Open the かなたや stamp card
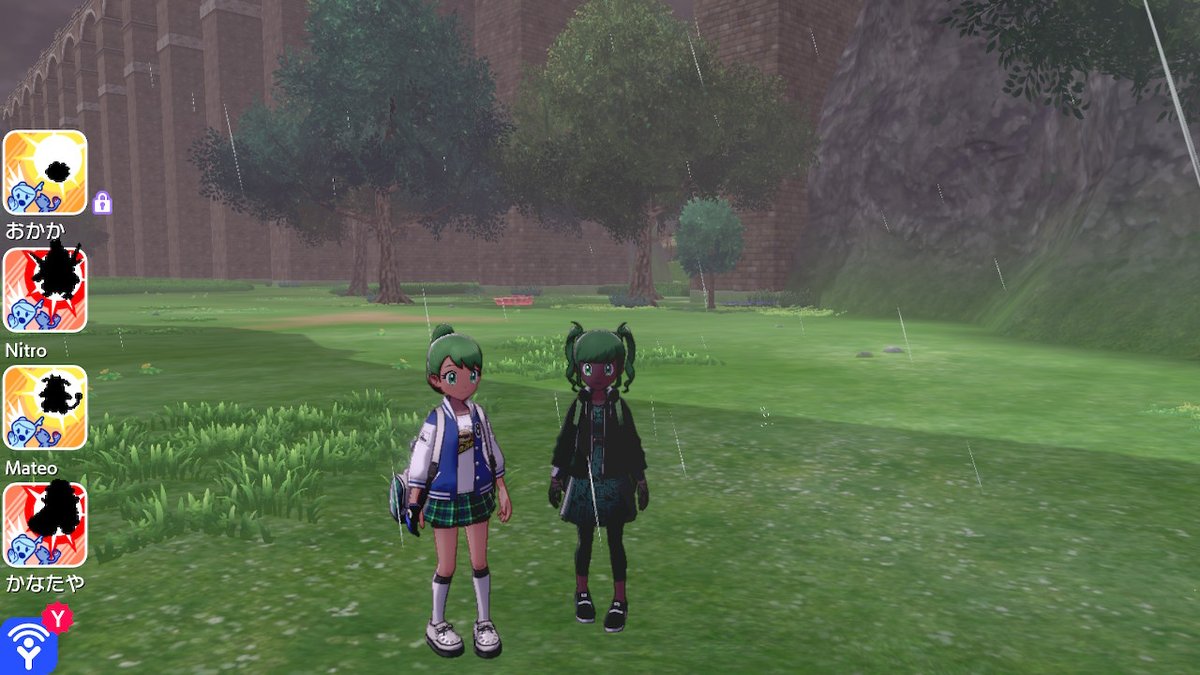 tap(45, 524)
